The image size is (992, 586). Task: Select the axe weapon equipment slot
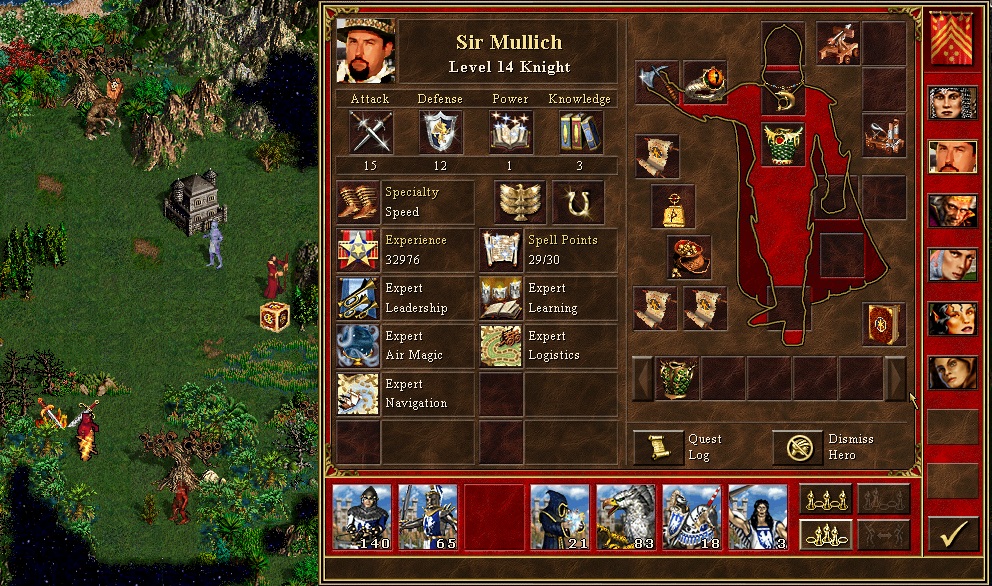(x=657, y=82)
